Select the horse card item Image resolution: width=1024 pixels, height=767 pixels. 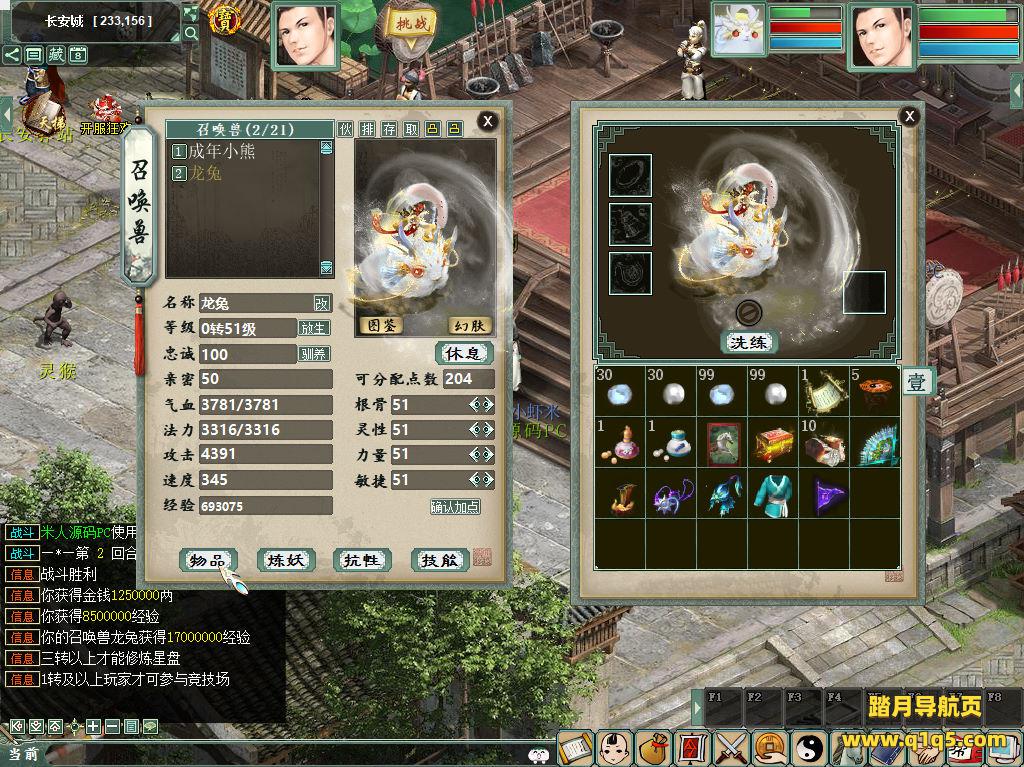tap(721, 444)
